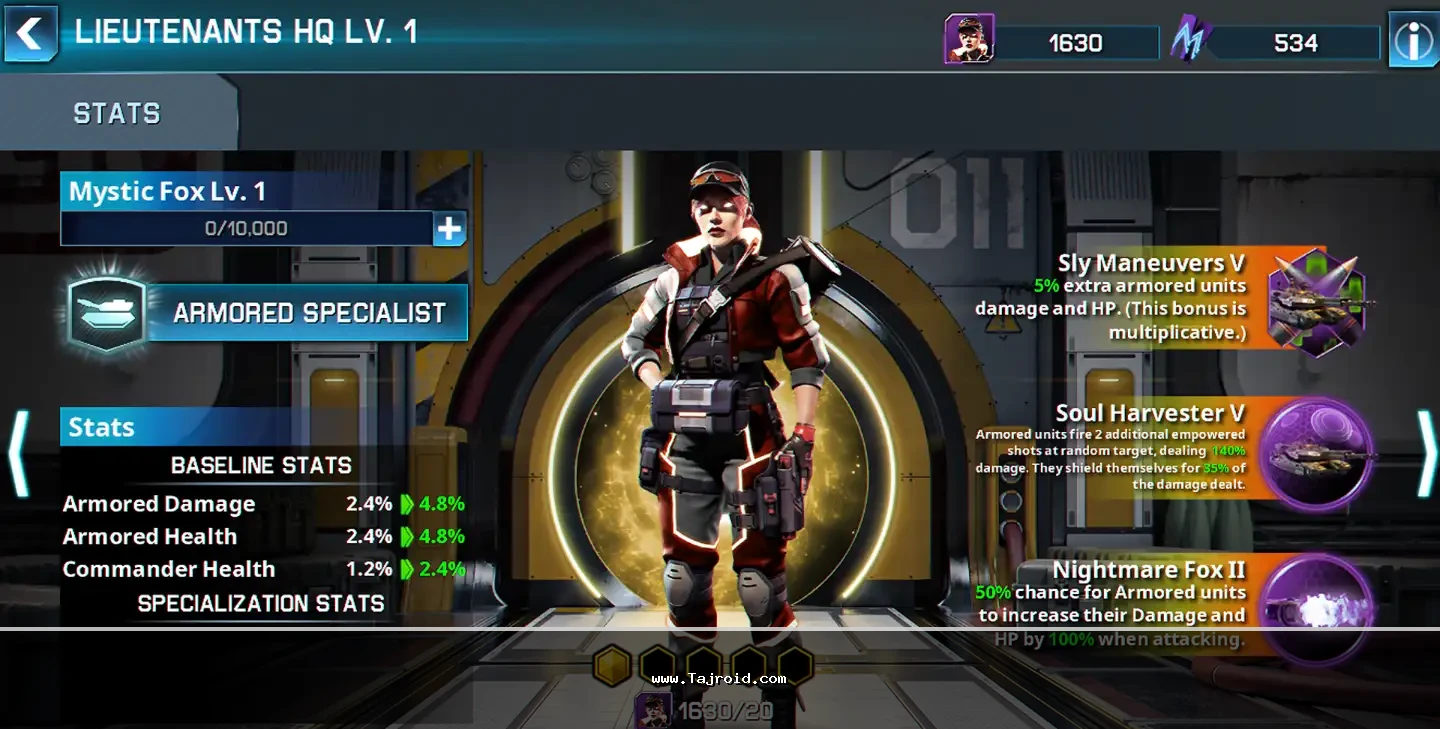The height and width of the screenshot is (729, 1440).
Task: Open the info button
Action: 1413,41
